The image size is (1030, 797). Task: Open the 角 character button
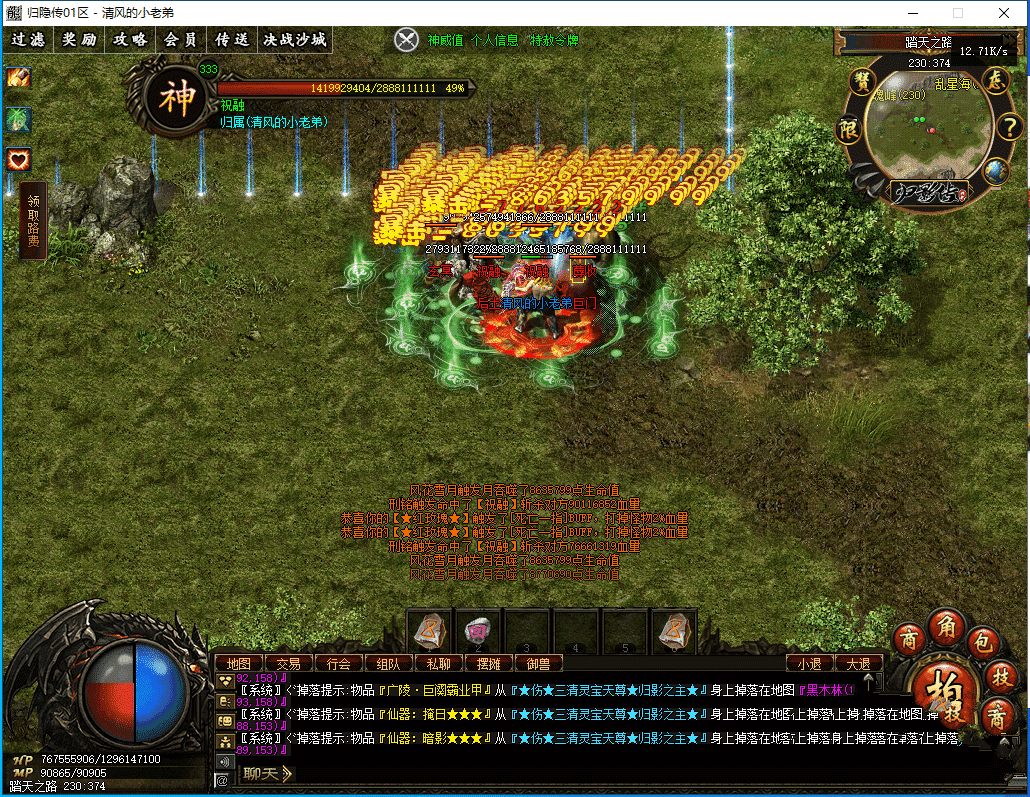click(x=946, y=627)
